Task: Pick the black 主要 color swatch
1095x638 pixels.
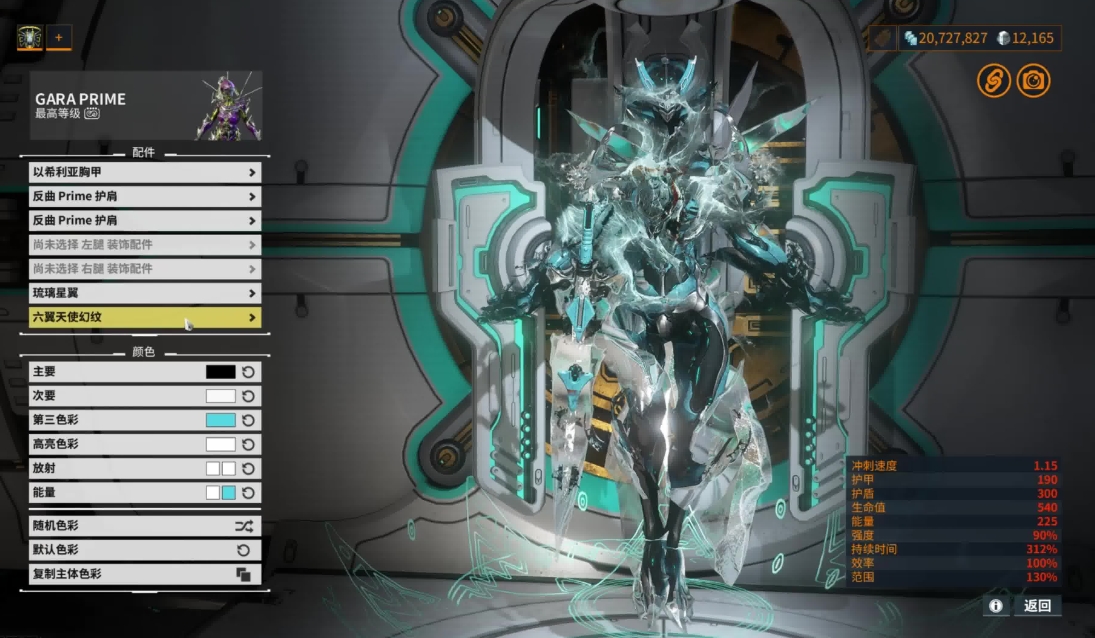Action: point(220,372)
